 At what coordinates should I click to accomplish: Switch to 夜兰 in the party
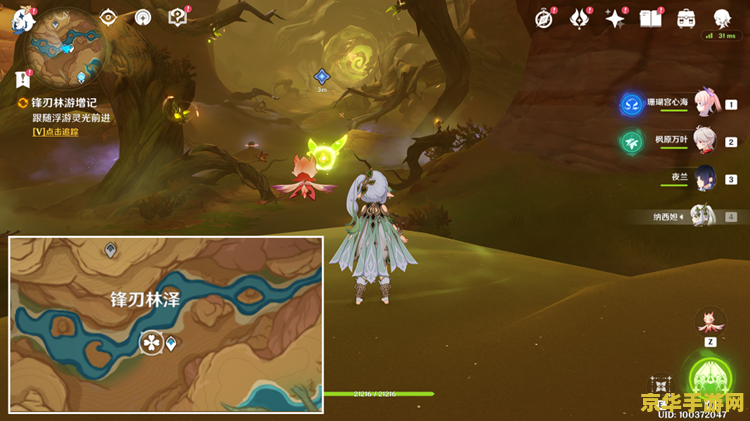[705, 178]
